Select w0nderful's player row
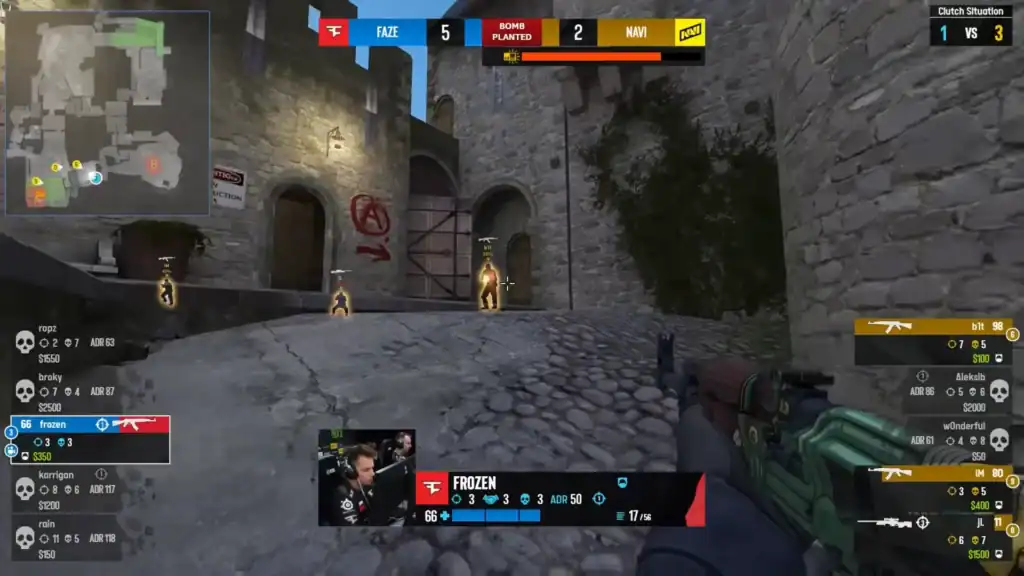Viewport: 1024px width, 576px height. click(955, 440)
